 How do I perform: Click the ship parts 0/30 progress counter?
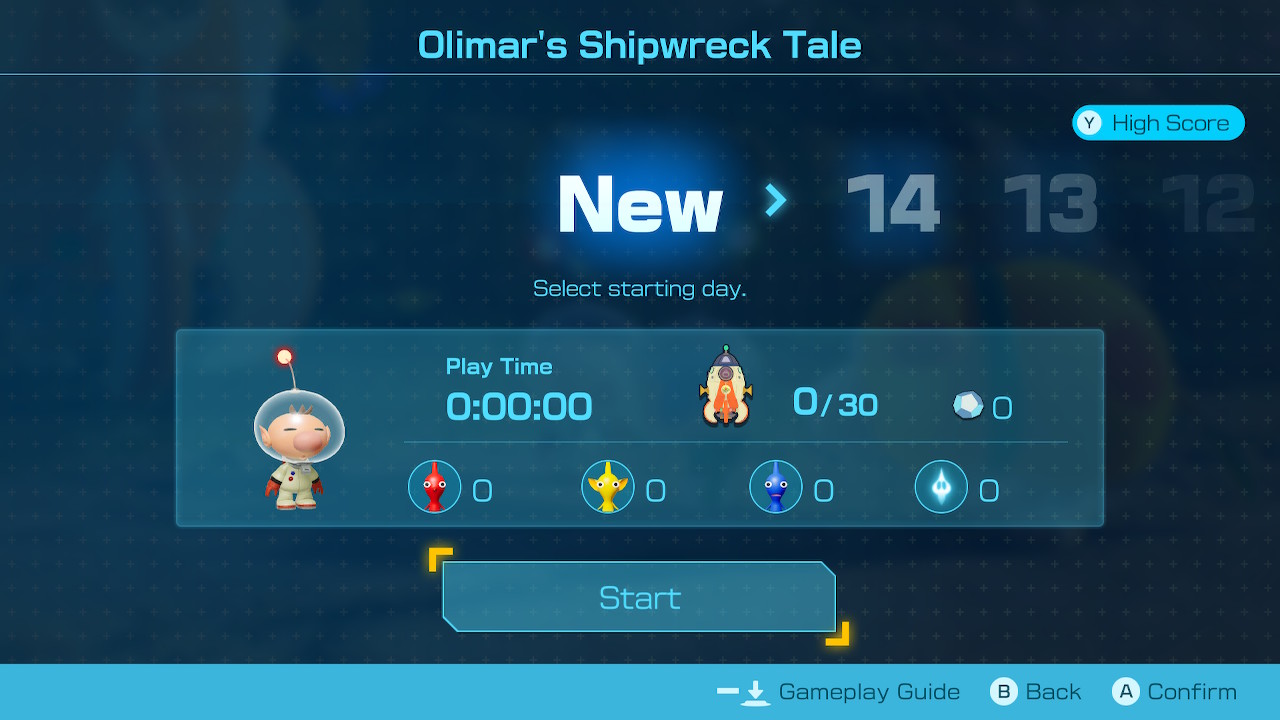[835, 404]
